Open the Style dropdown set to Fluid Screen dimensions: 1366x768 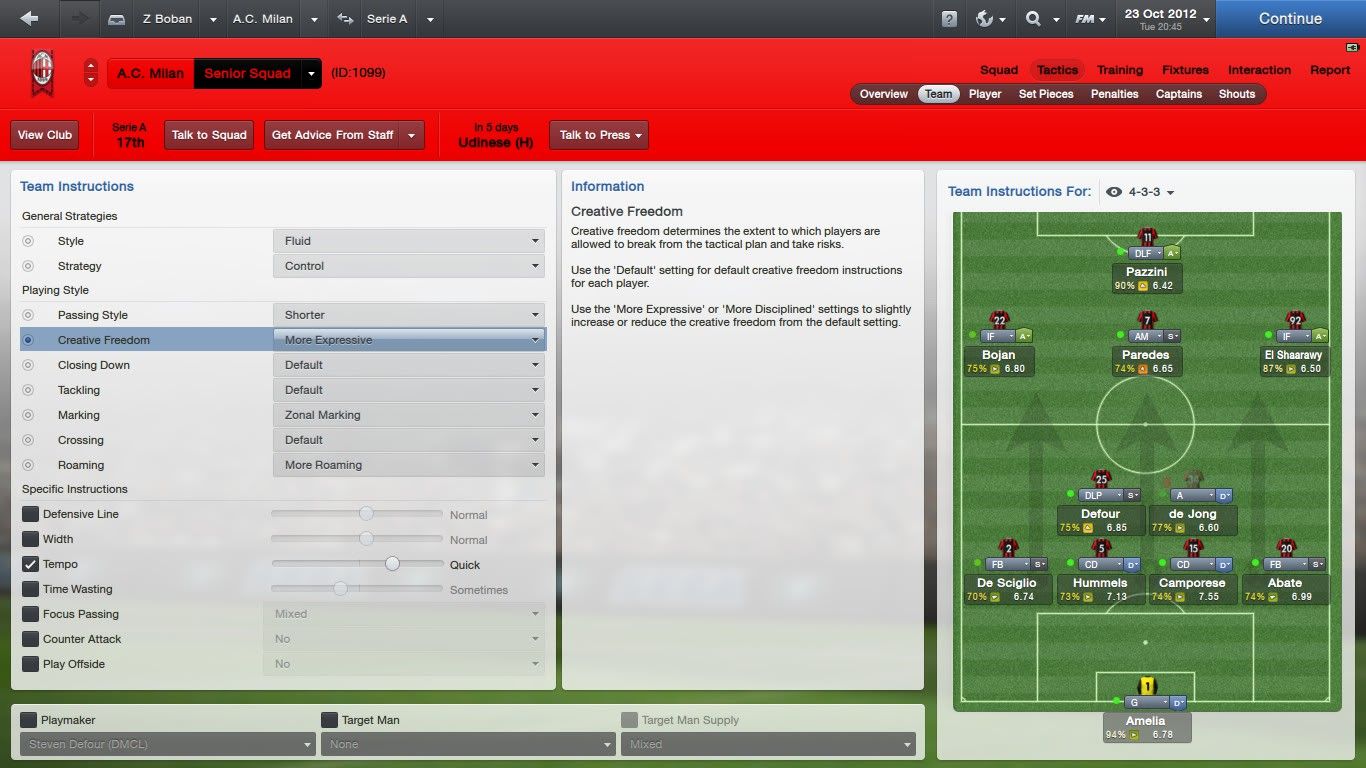[409, 241]
